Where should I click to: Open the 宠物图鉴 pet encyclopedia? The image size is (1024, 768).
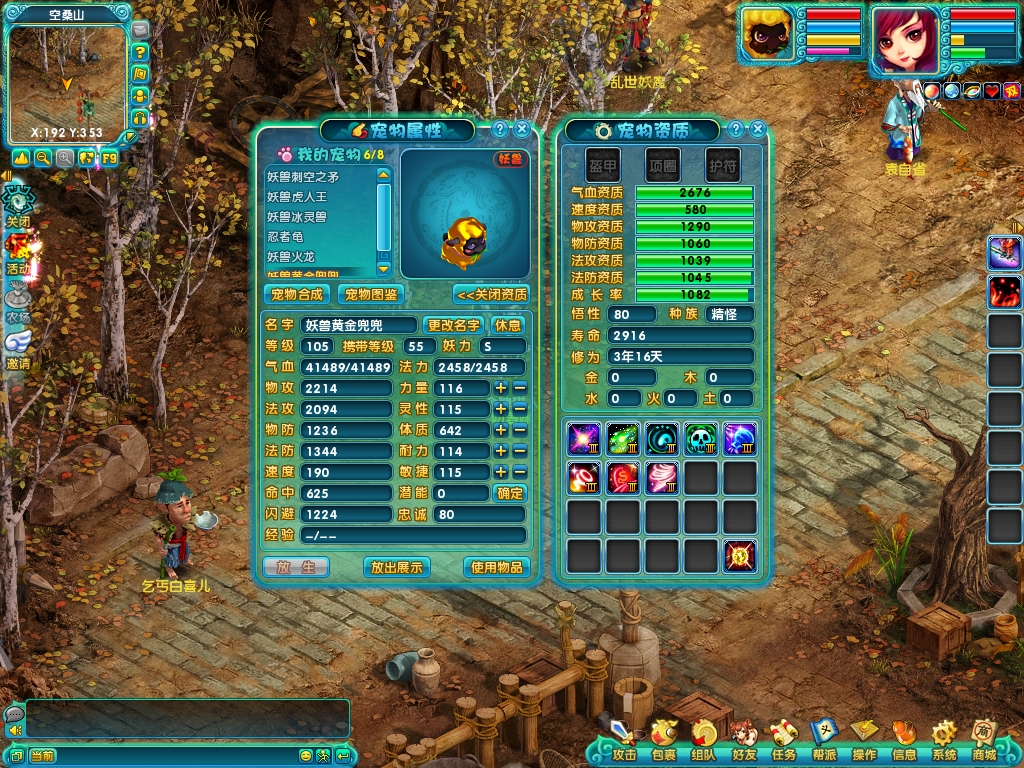pos(371,294)
